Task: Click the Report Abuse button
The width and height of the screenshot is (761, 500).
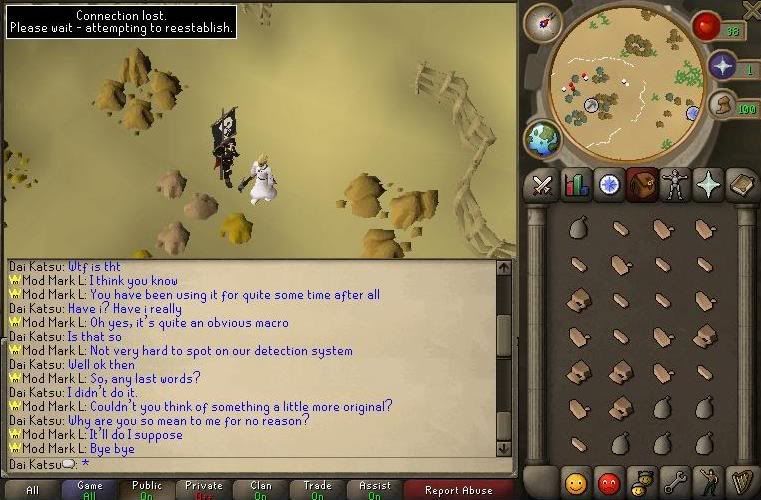Action: pyautogui.click(x=458, y=490)
